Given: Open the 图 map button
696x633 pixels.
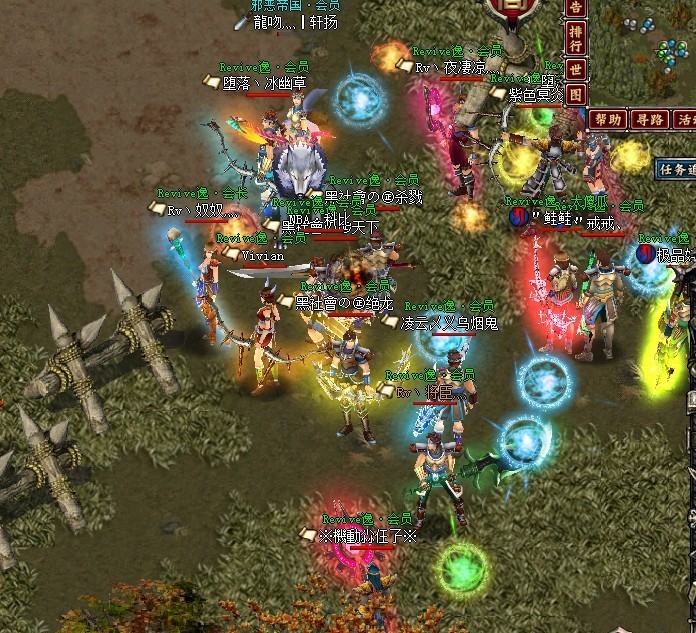Looking at the screenshot, I should coord(575,95).
